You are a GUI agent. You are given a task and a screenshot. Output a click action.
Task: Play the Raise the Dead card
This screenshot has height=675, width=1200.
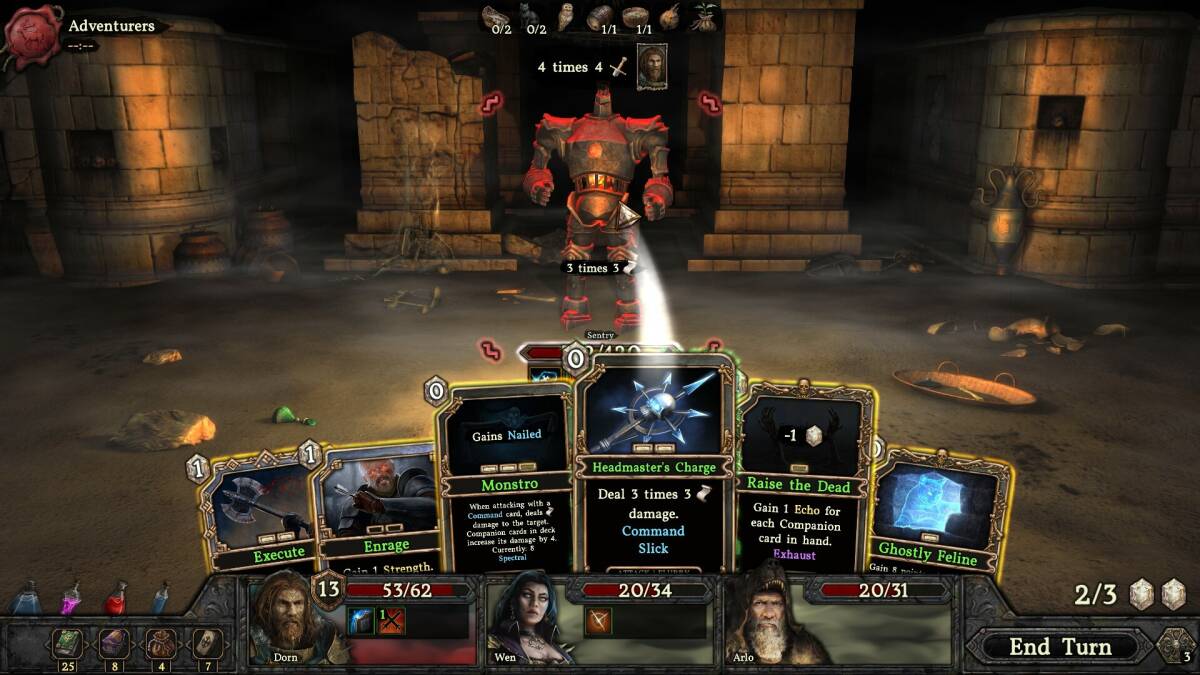tap(805, 480)
